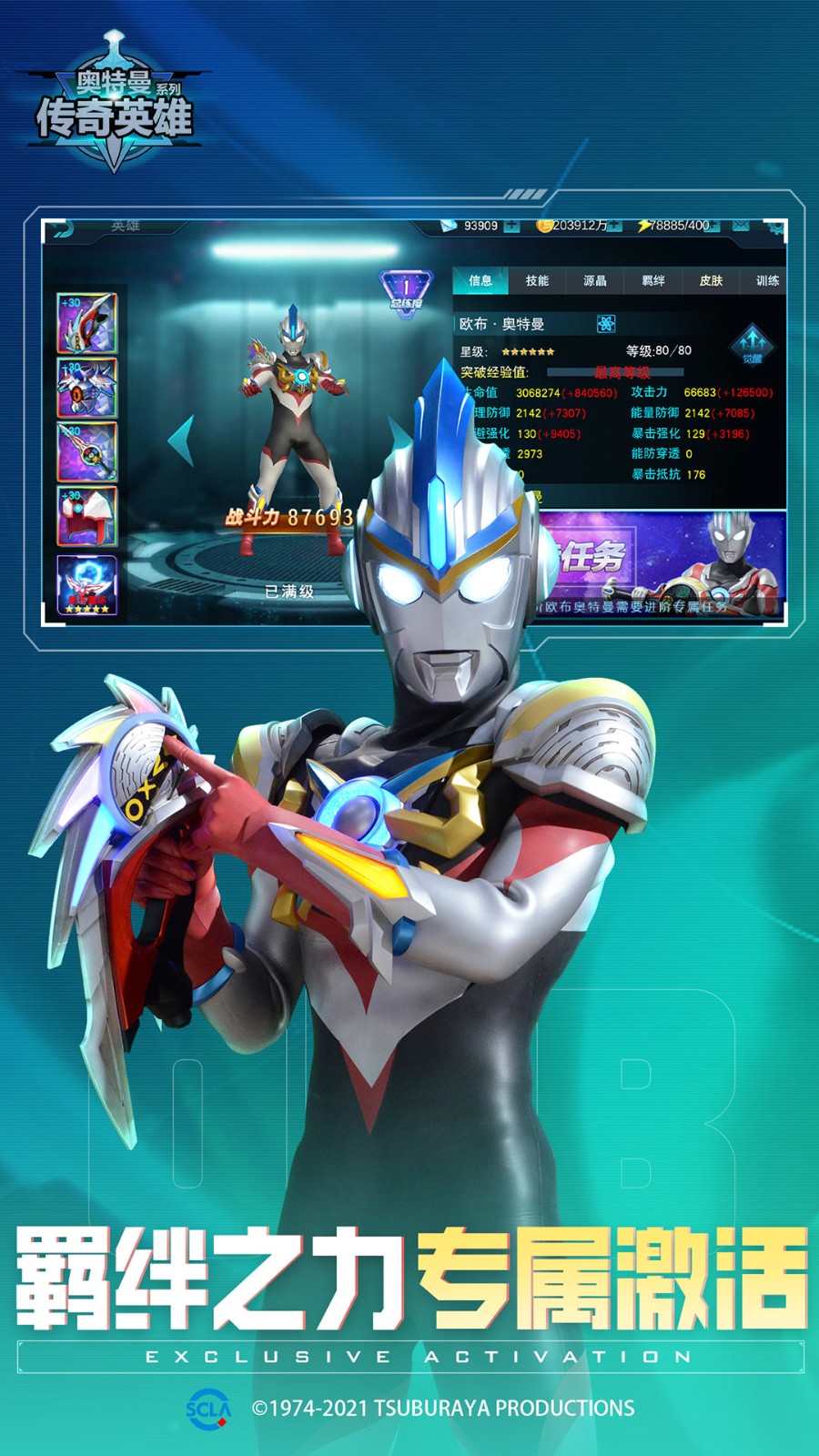
Task: Tap the 总练度 level 1 badge
Action: click(406, 293)
